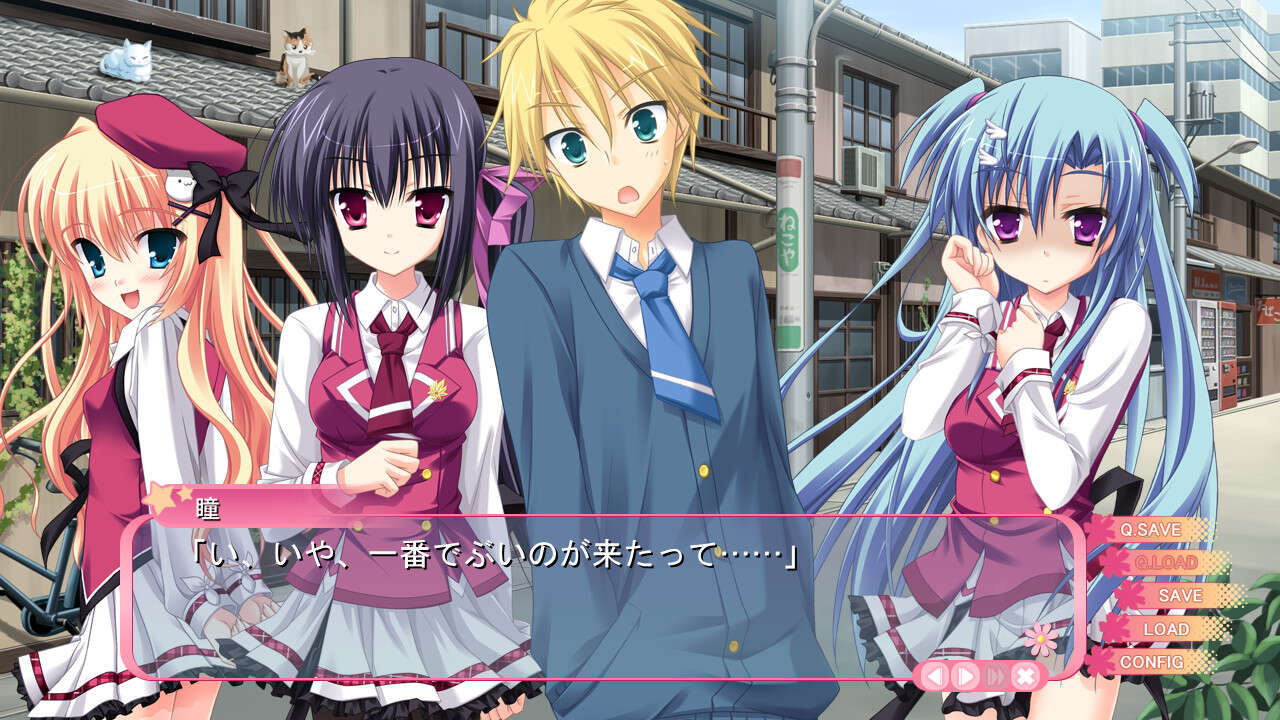Click the back-arrow icon to open the backlog
Screen dimensions: 1280x720
[934, 675]
